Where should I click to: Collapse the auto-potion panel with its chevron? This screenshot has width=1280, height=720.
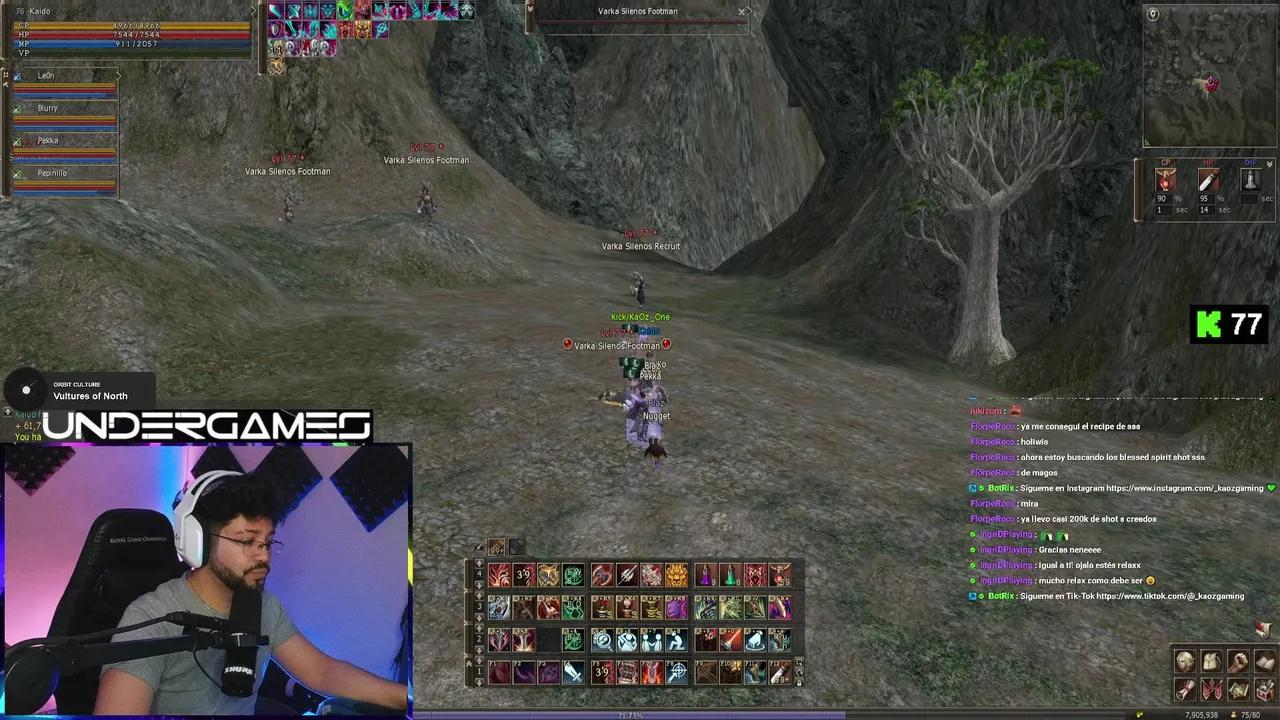pos(1268,164)
